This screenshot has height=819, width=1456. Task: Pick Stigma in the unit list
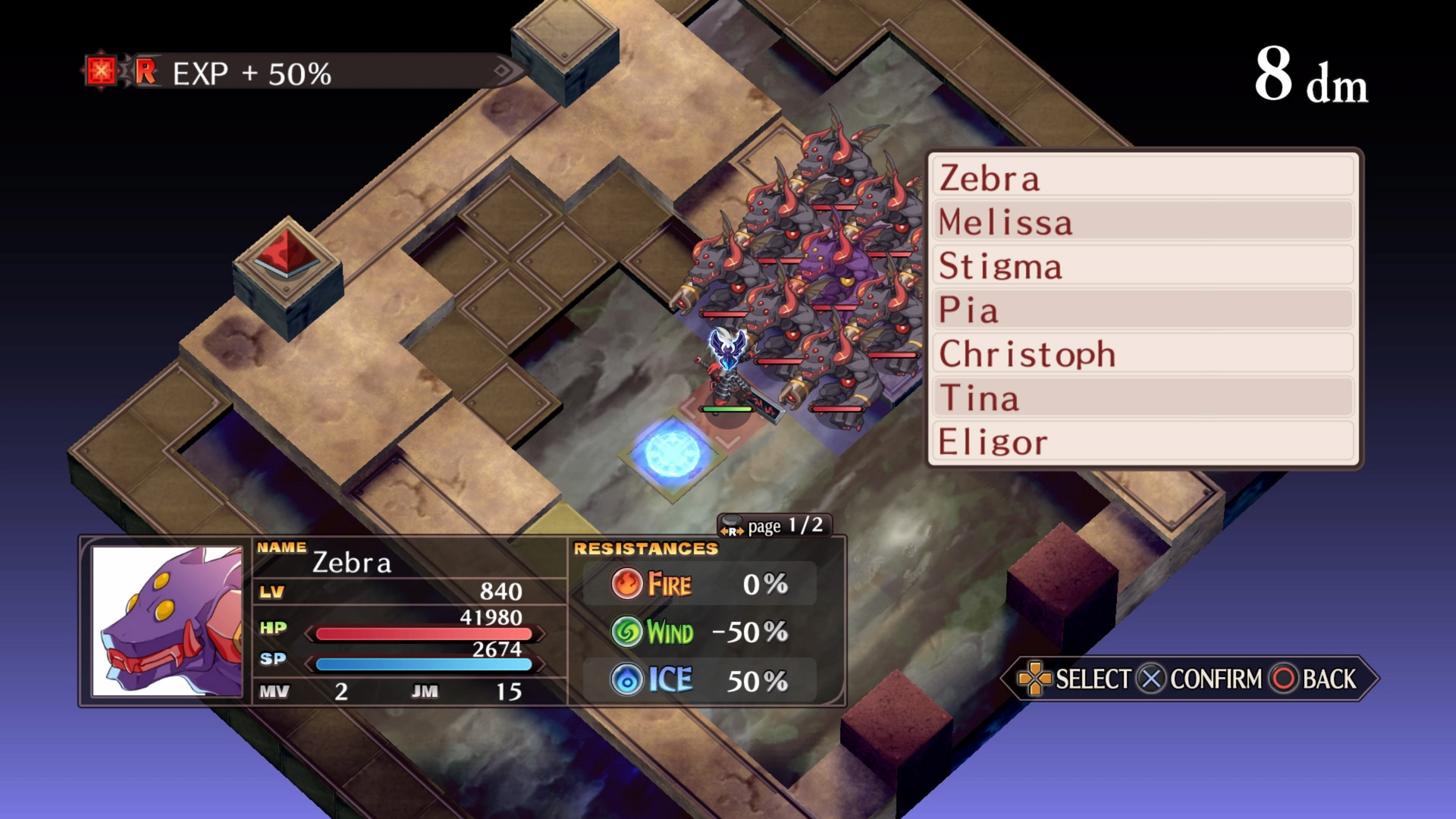point(1144,265)
